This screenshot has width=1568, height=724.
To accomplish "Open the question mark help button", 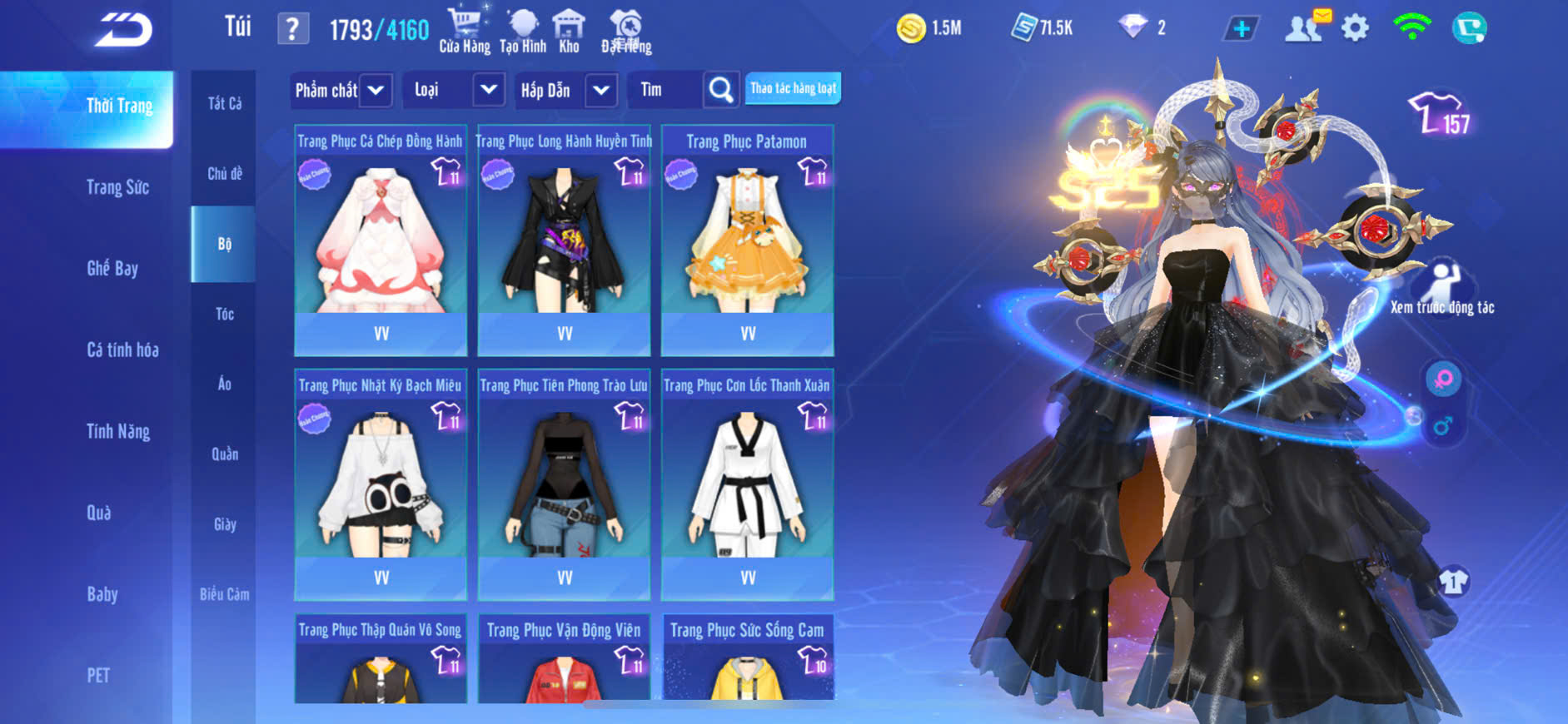I will pyautogui.click(x=292, y=29).
